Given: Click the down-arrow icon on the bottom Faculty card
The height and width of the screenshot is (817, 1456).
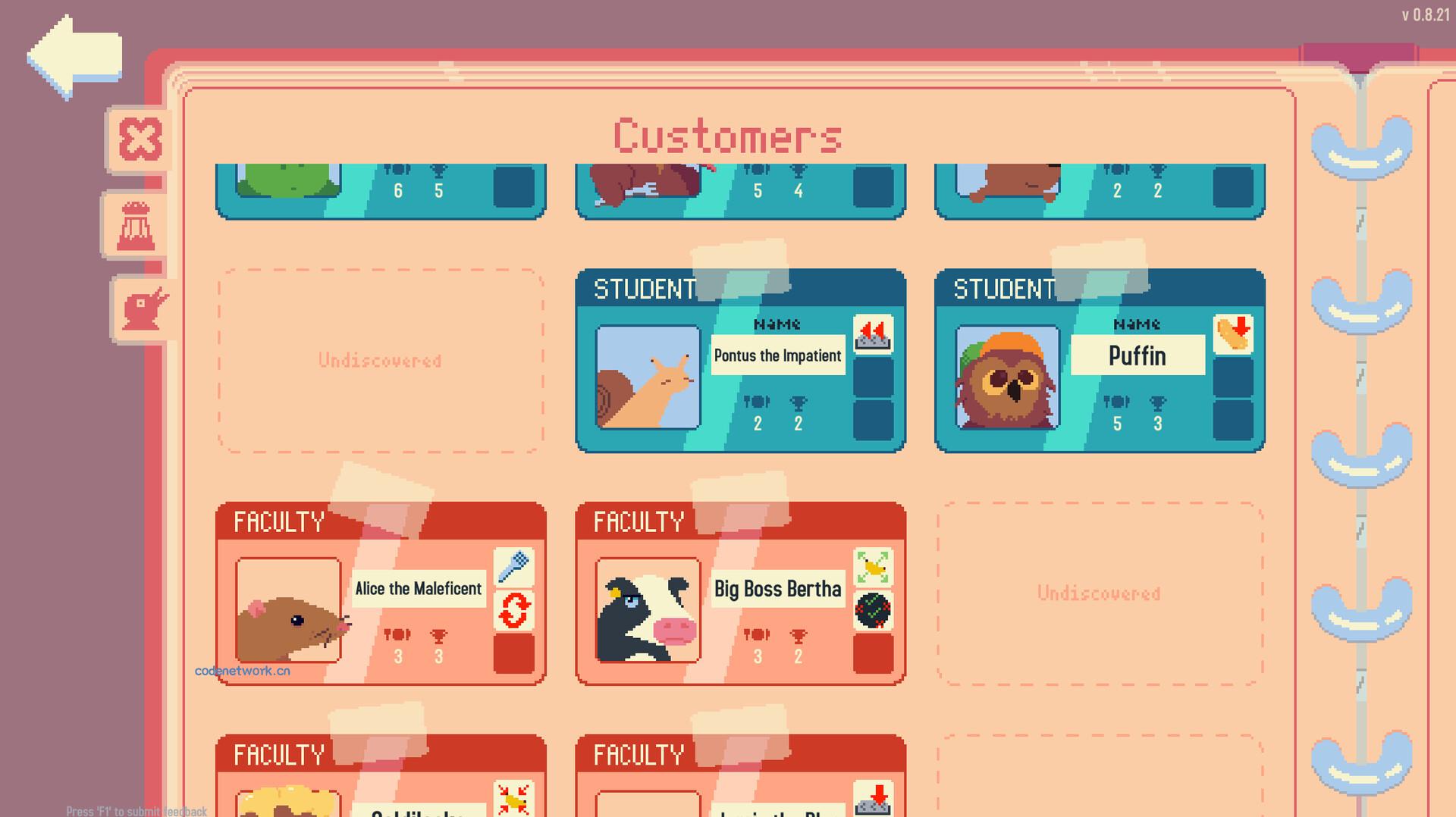Looking at the screenshot, I should 874,799.
